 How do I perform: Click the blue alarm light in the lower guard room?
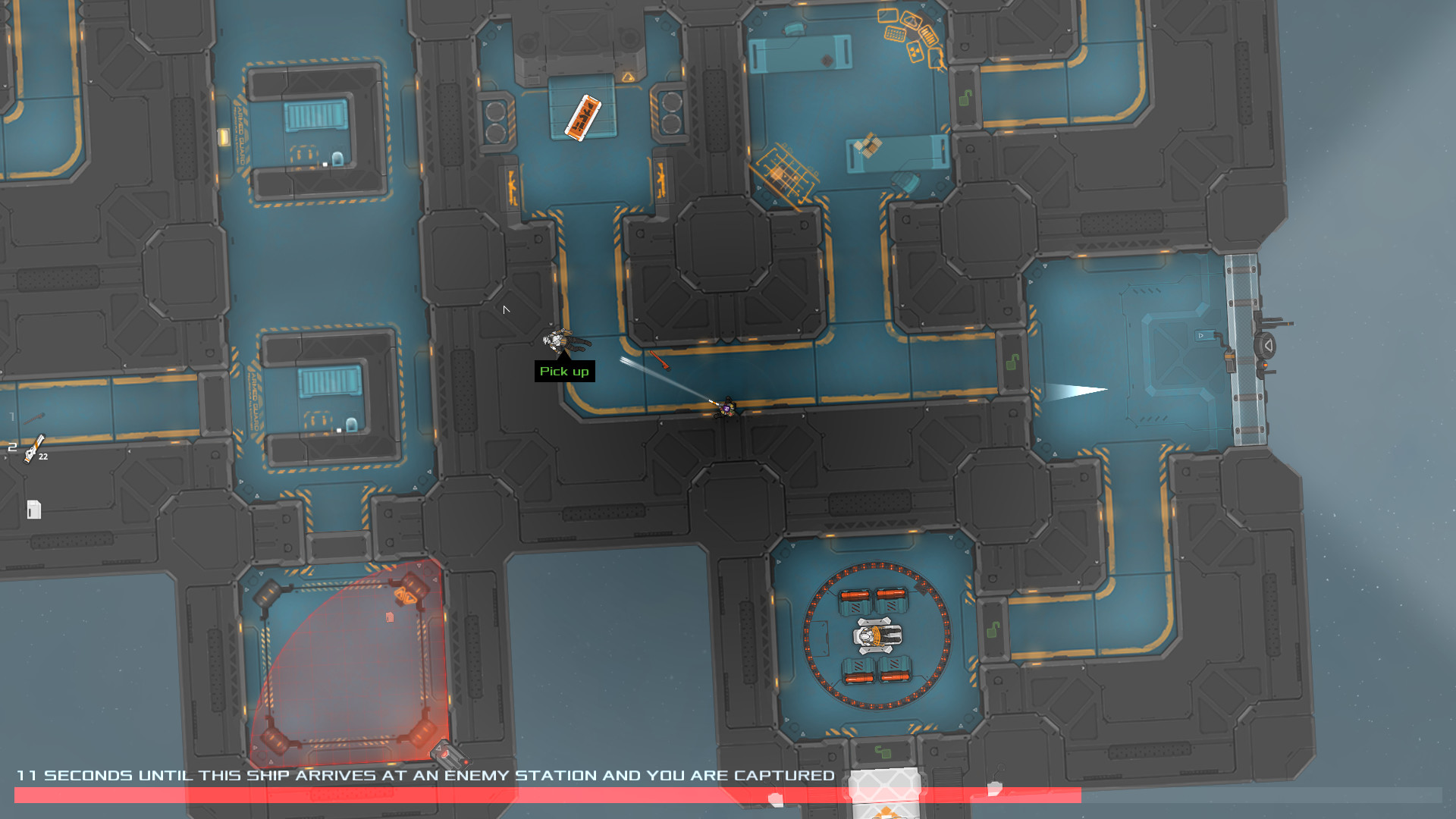[x=352, y=425]
